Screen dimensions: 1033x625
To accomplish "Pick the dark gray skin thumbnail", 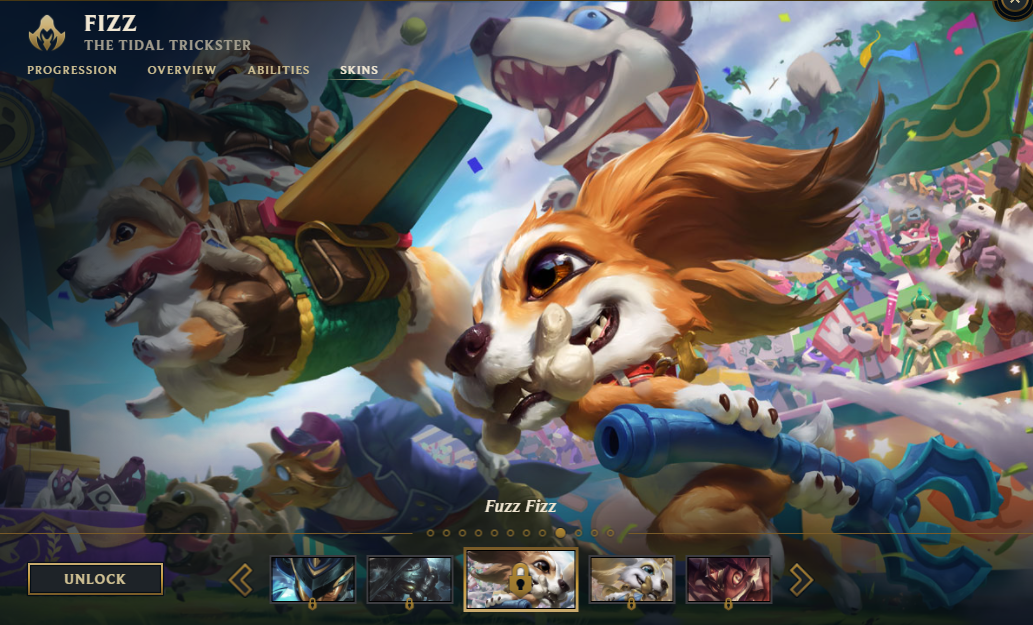I will 409,579.
